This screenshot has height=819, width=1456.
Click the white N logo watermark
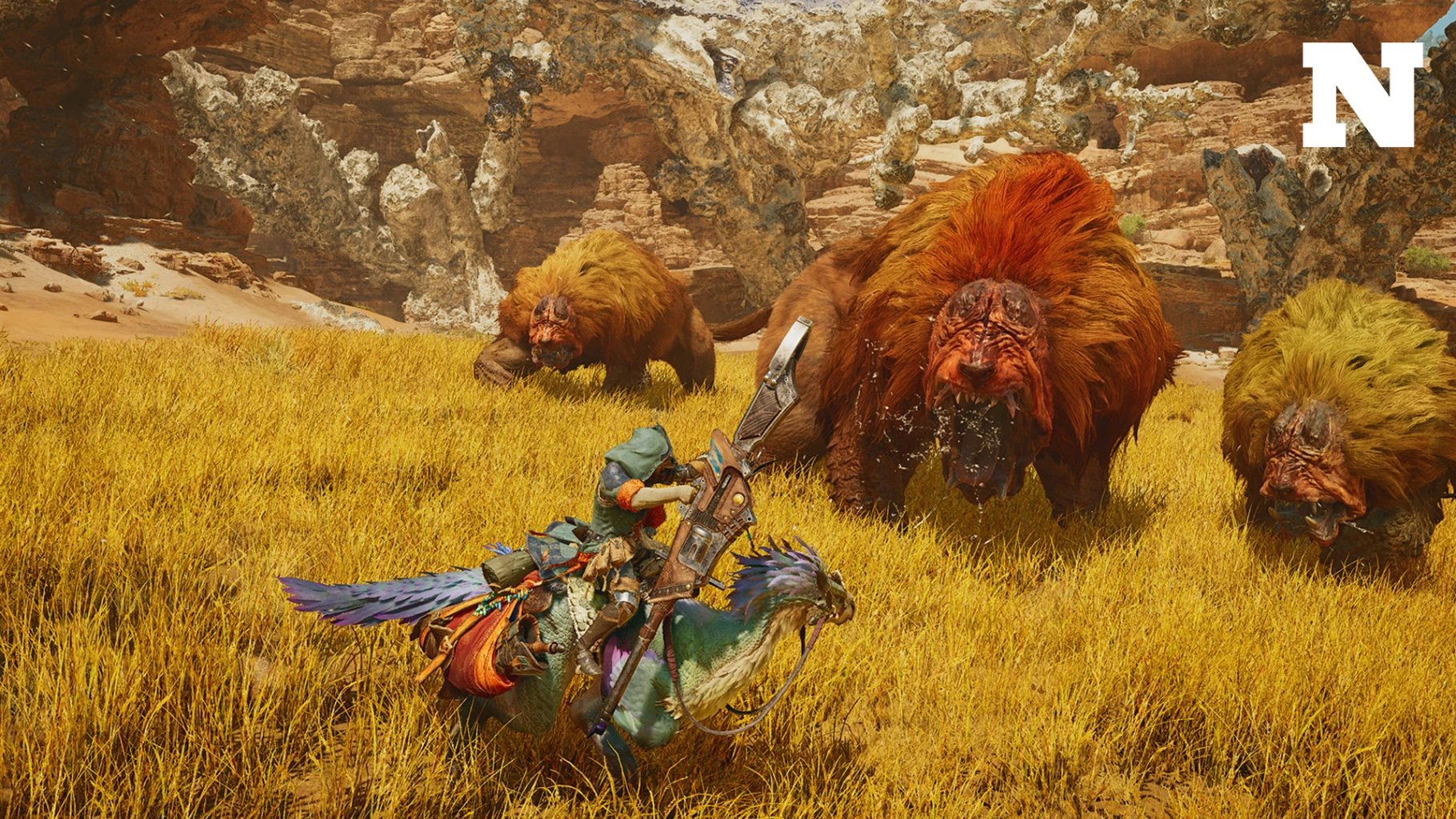(1362, 94)
